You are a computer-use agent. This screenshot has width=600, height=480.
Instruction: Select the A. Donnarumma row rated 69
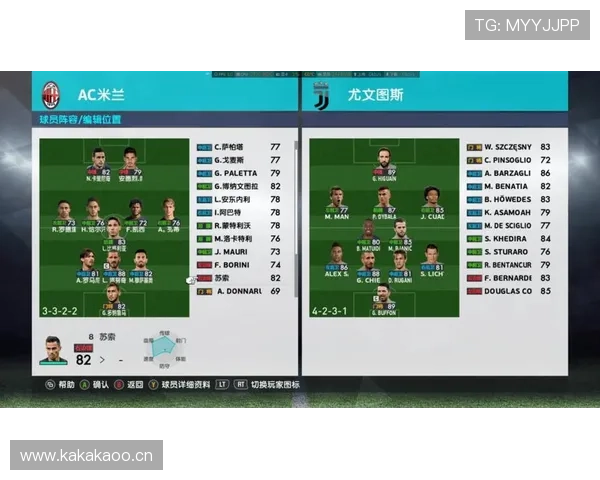[238, 290]
